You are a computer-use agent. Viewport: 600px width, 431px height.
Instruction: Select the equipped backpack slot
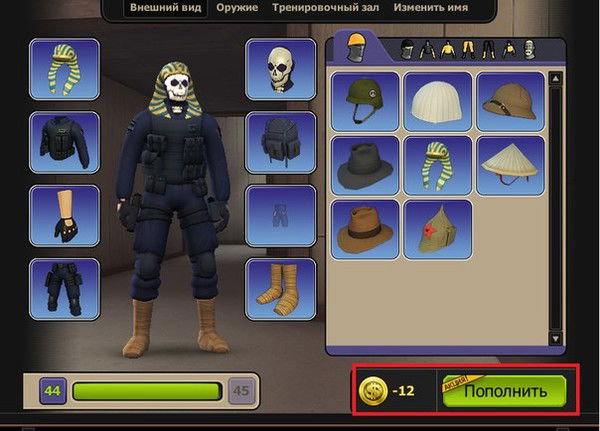click(281, 142)
